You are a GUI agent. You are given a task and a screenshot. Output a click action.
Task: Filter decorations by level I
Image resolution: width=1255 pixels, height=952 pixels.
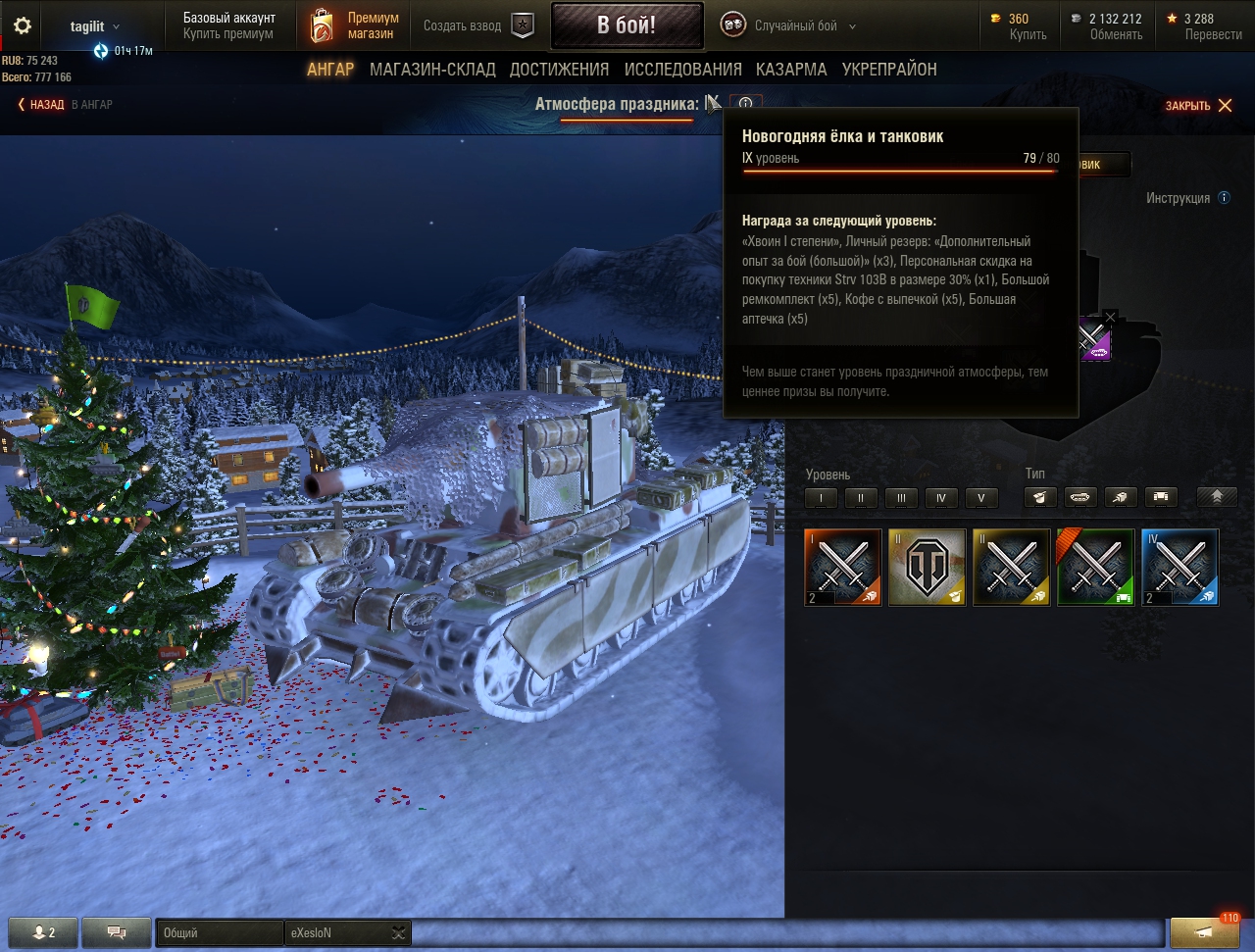coord(821,498)
